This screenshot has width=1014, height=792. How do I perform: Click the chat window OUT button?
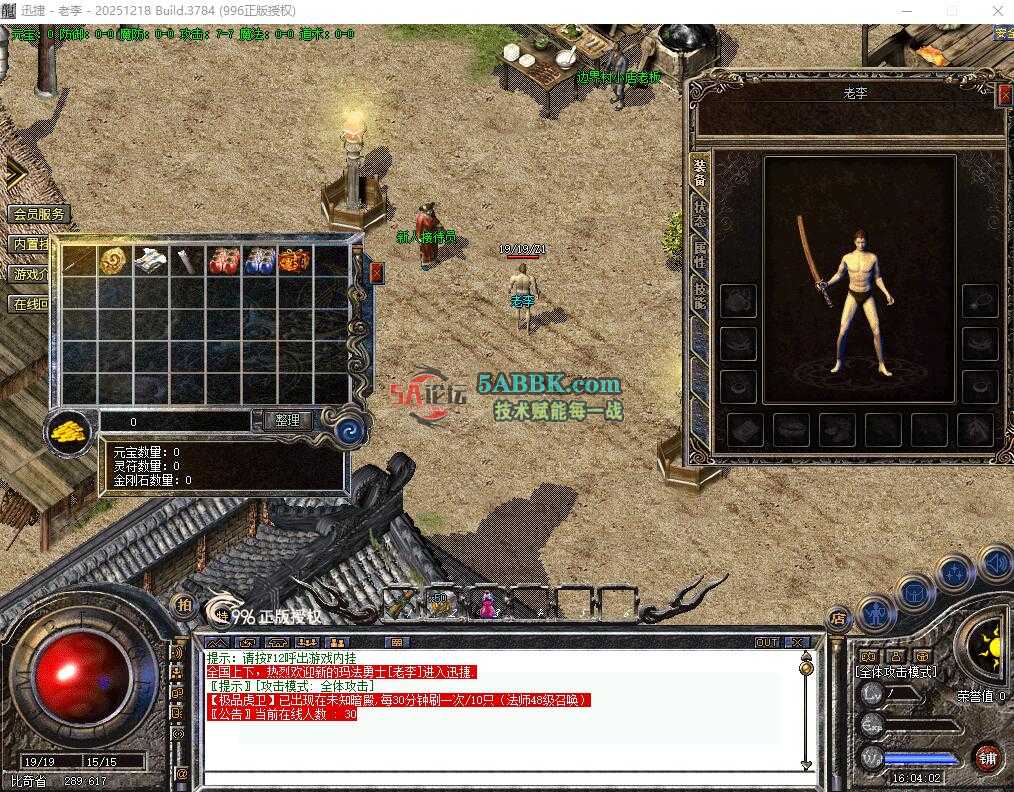click(766, 642)
